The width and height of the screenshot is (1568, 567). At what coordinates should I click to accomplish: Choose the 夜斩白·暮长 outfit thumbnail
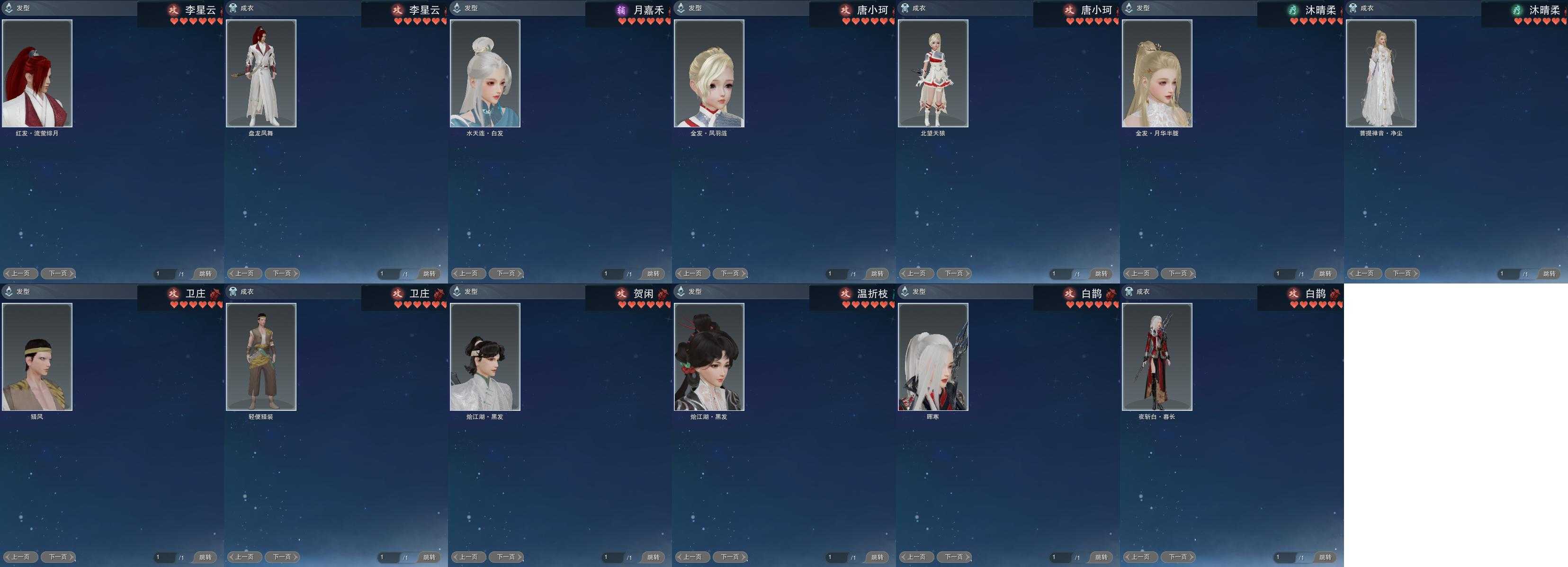pyautogui.click(x=1157, y=356)
